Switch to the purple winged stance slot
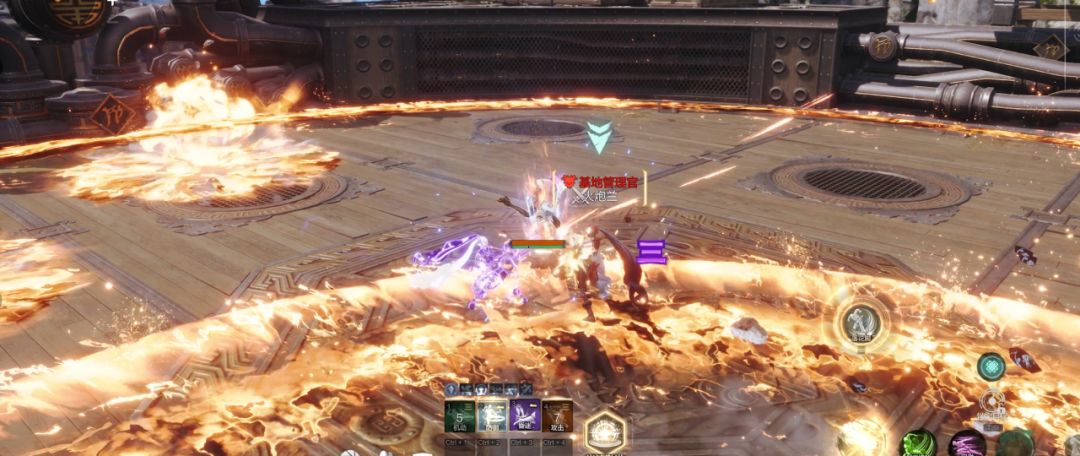1080x456 pixels. (x=525, y=416)
